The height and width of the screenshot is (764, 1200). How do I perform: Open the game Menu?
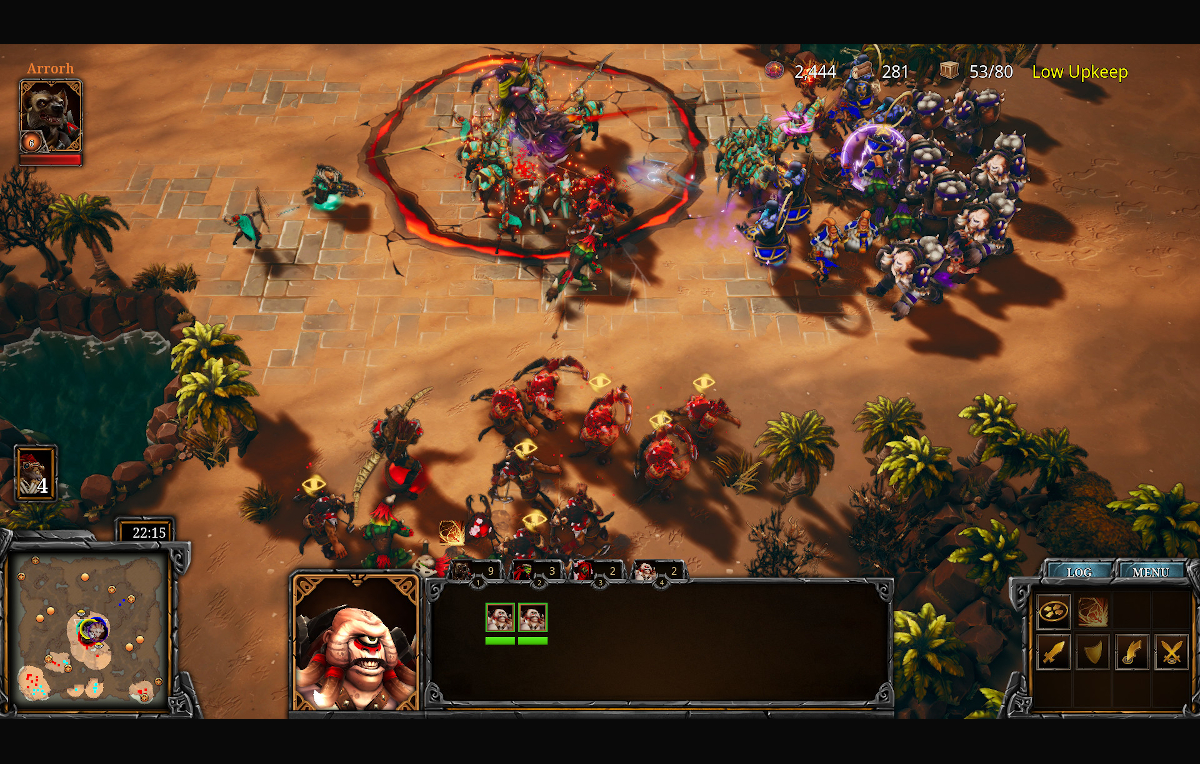point(1151,572)
